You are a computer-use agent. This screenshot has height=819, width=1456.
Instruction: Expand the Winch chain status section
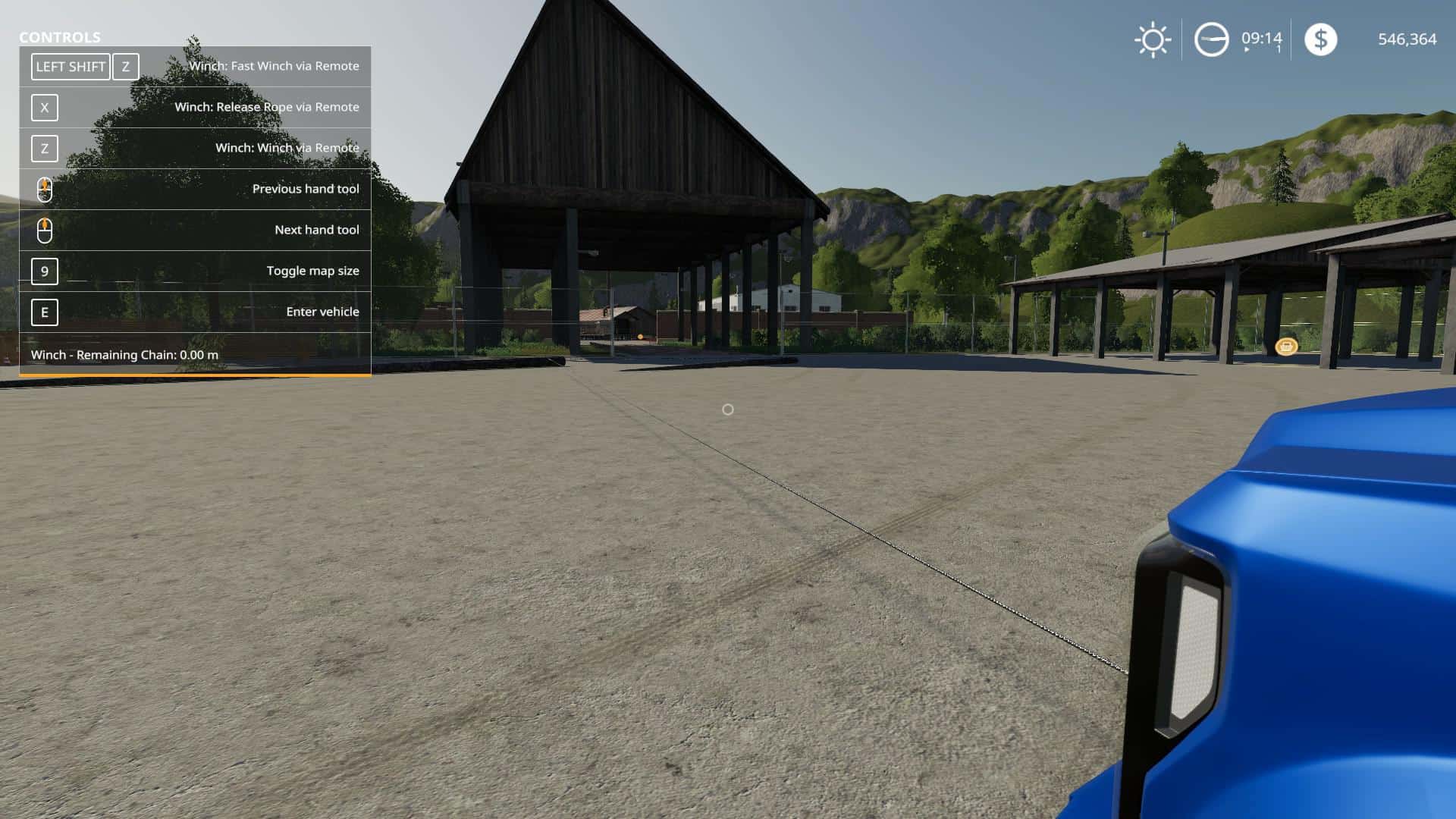pyautogui.click(x=125, y=354)
